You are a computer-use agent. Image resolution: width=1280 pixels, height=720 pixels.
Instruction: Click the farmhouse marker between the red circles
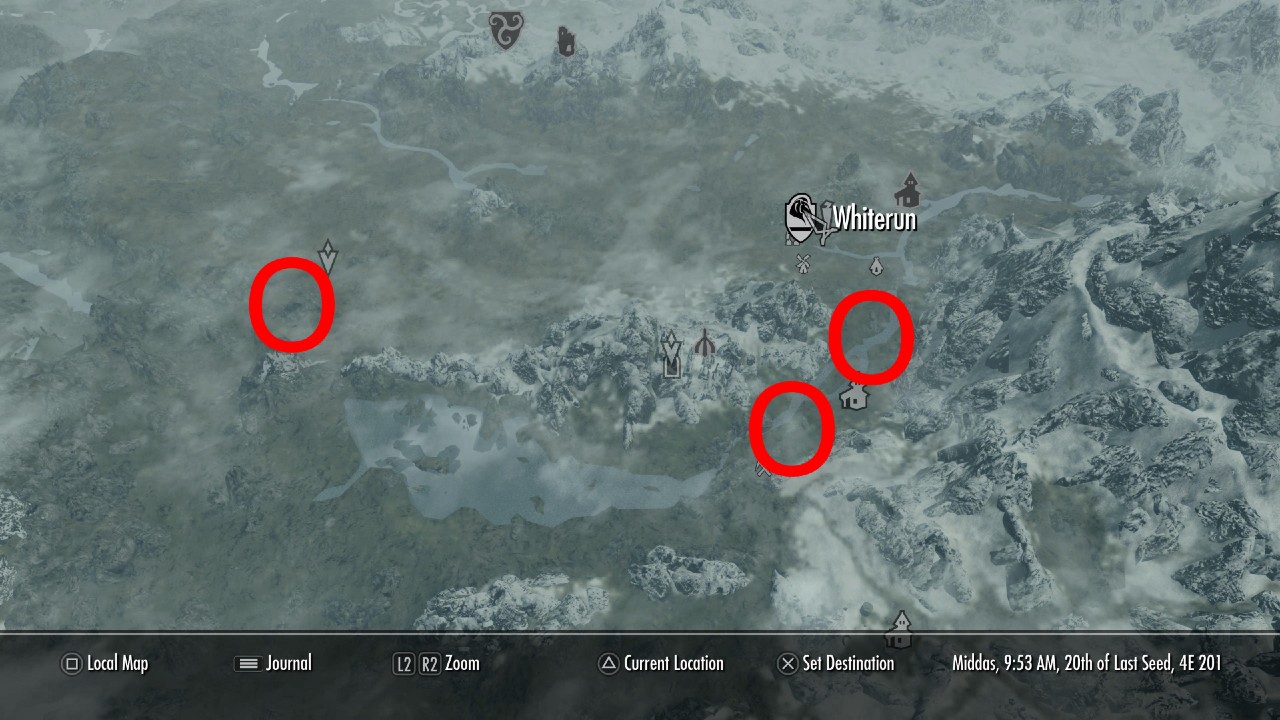(855, 398)
